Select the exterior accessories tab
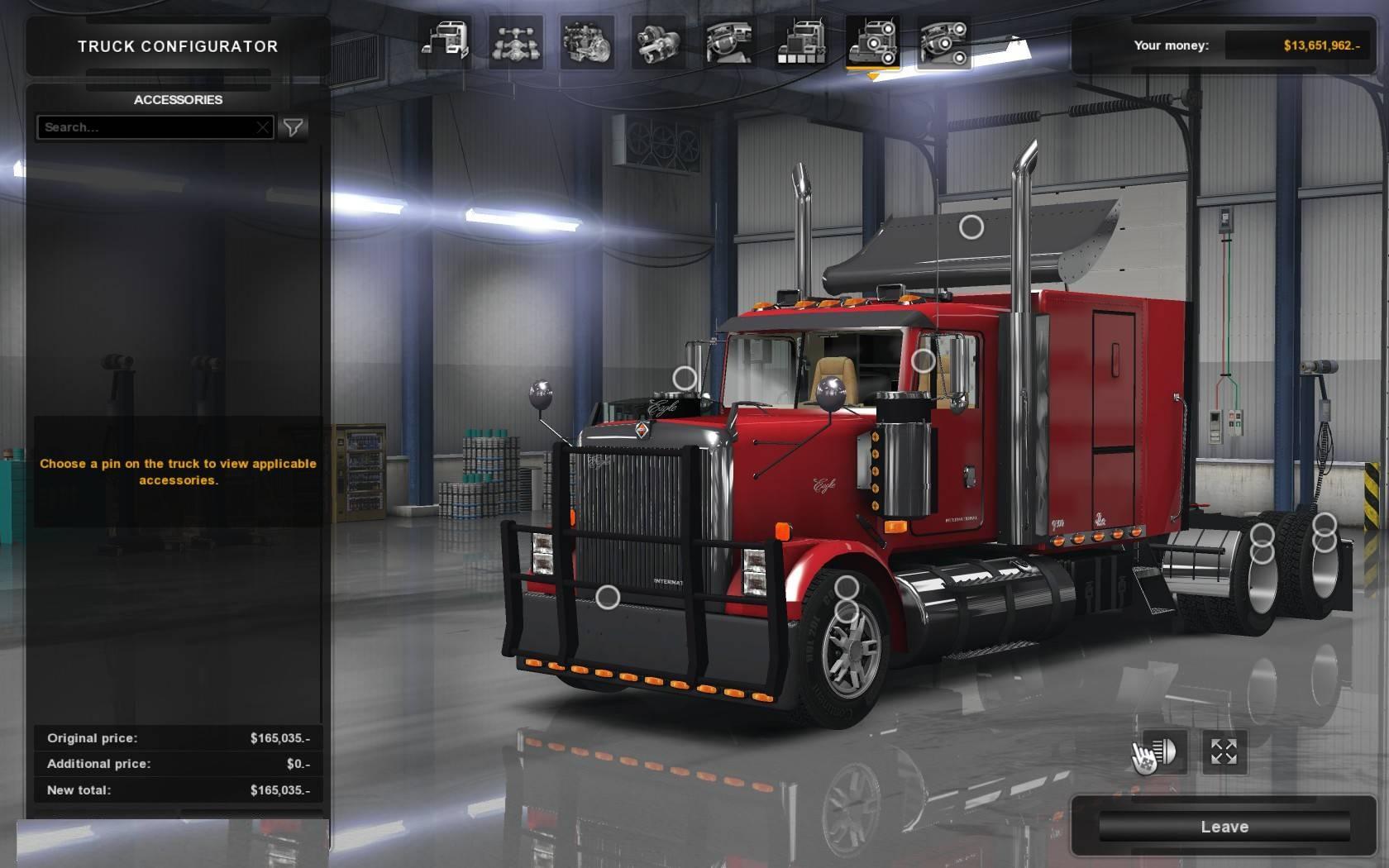 click(872, 42)
